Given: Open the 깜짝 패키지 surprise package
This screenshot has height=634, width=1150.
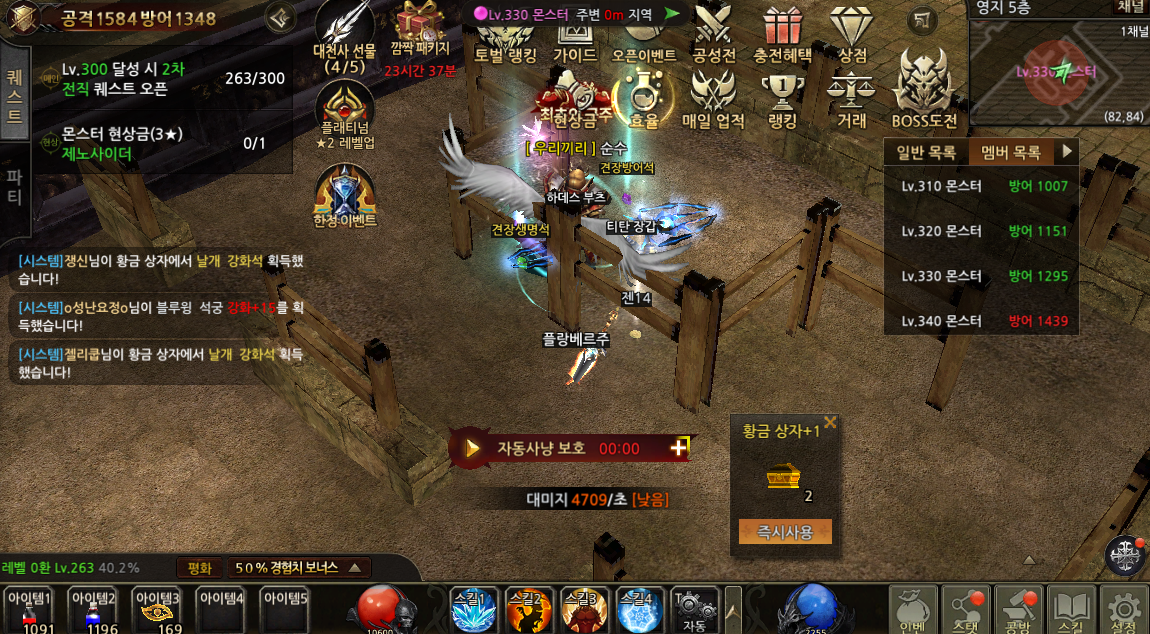Looking at the screenshot, I should [x=421, y=30].
